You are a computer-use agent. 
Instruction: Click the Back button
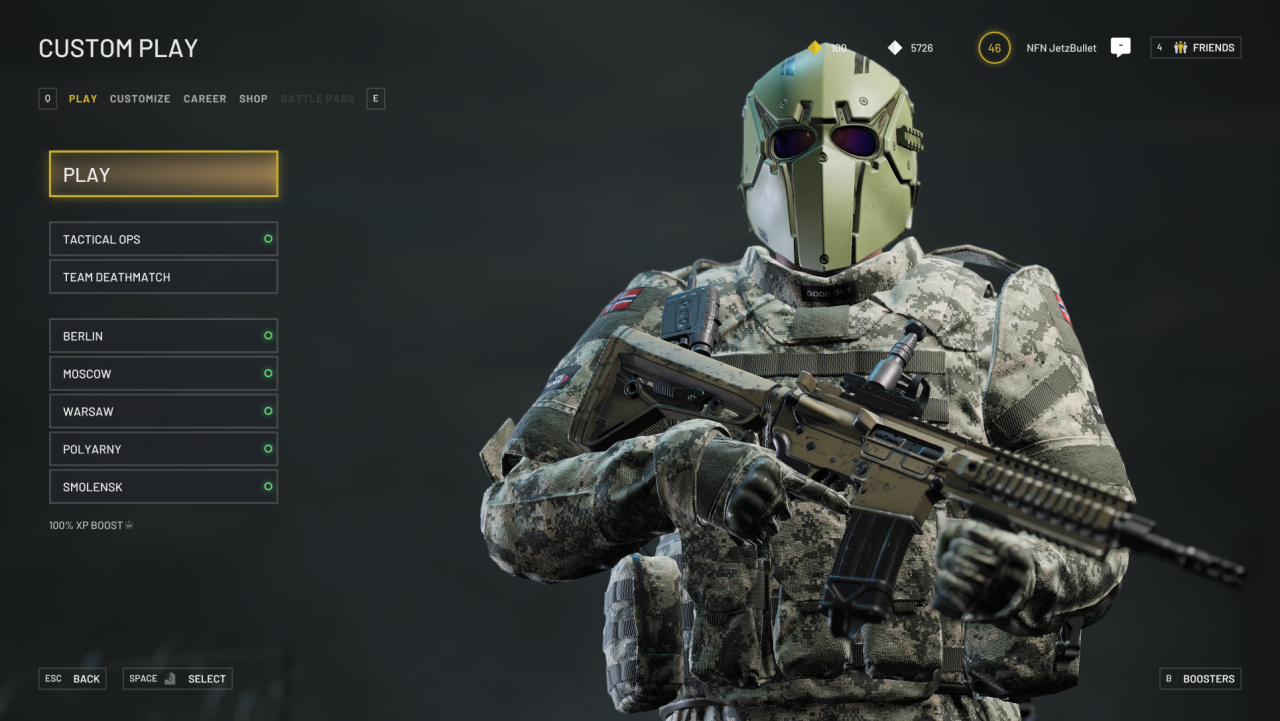pyautogui.click(x=73, y=679)
